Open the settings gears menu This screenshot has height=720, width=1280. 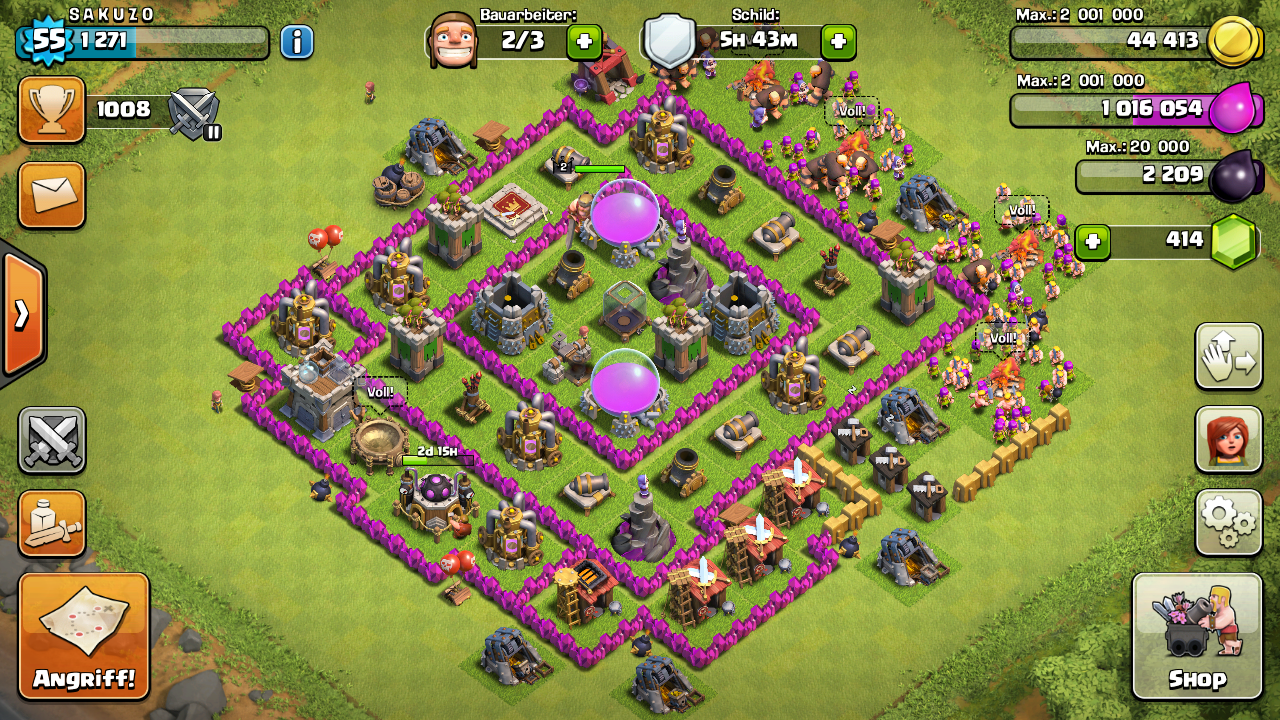click(x=1228, y=522)
